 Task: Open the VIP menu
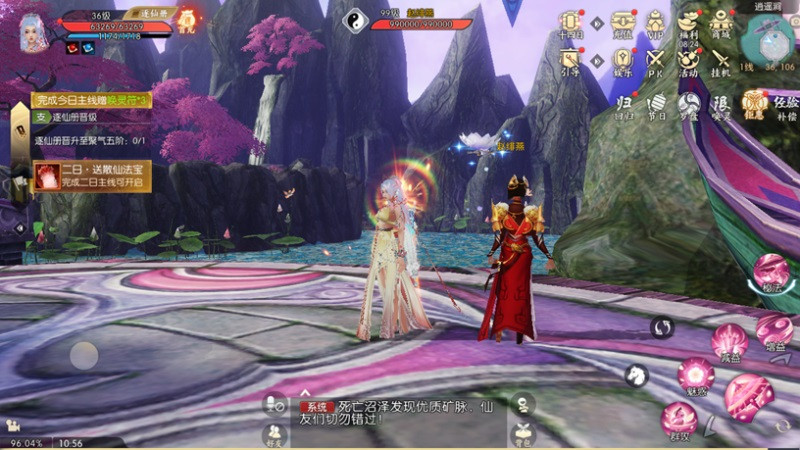coord(655,22)
